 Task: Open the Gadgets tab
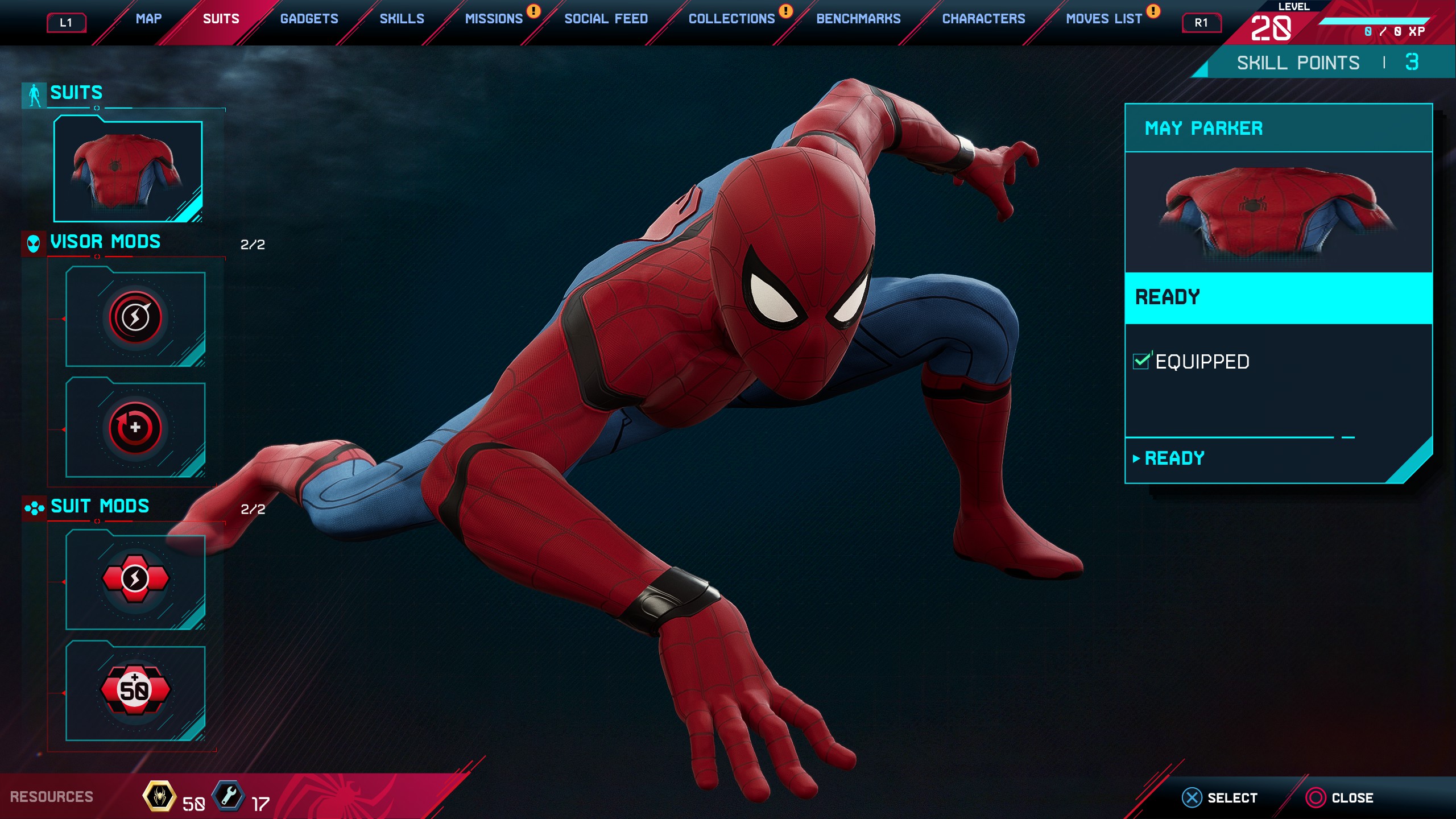[x=309, y=19]
